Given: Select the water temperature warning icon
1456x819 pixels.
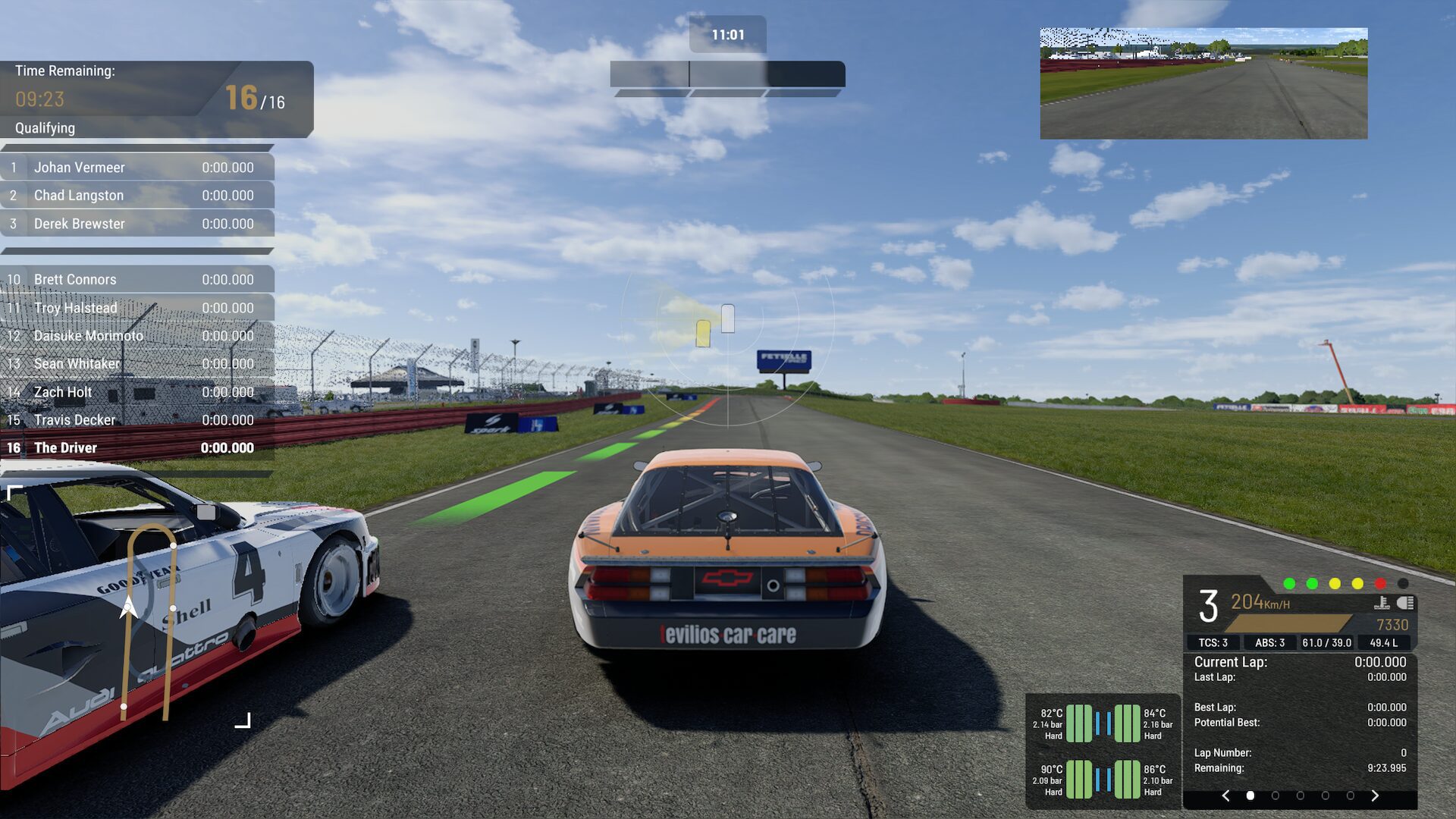Looking at the screenshot, I should [x=1382, y=604].
